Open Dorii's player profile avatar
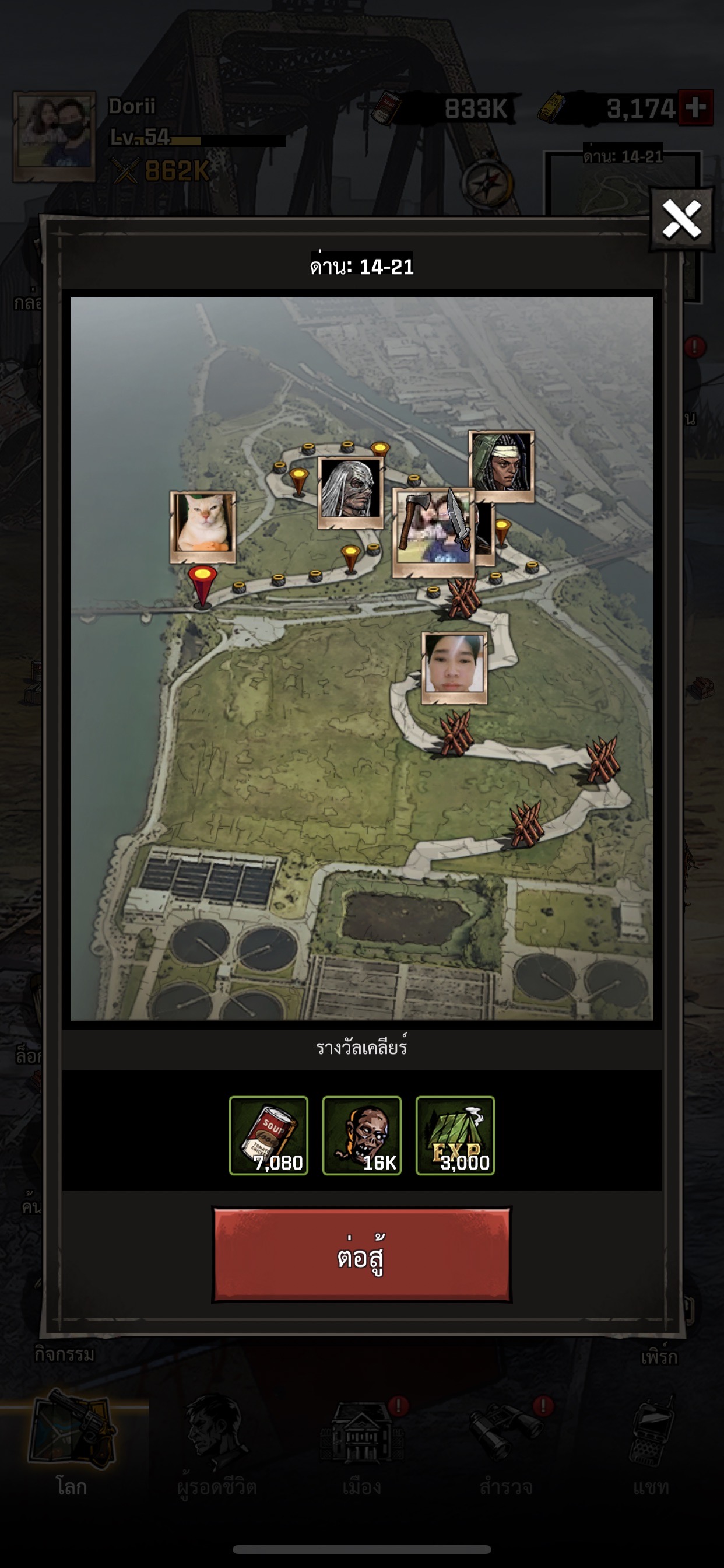 55,136
